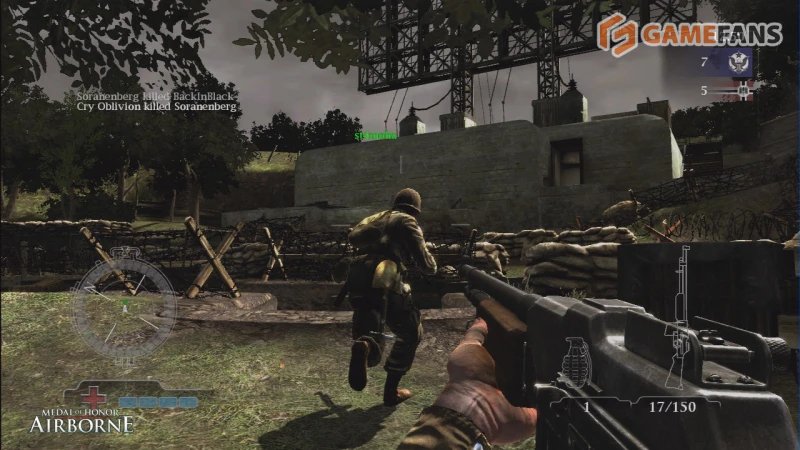Select the frag grenade icon

click(x=576, y=362)
